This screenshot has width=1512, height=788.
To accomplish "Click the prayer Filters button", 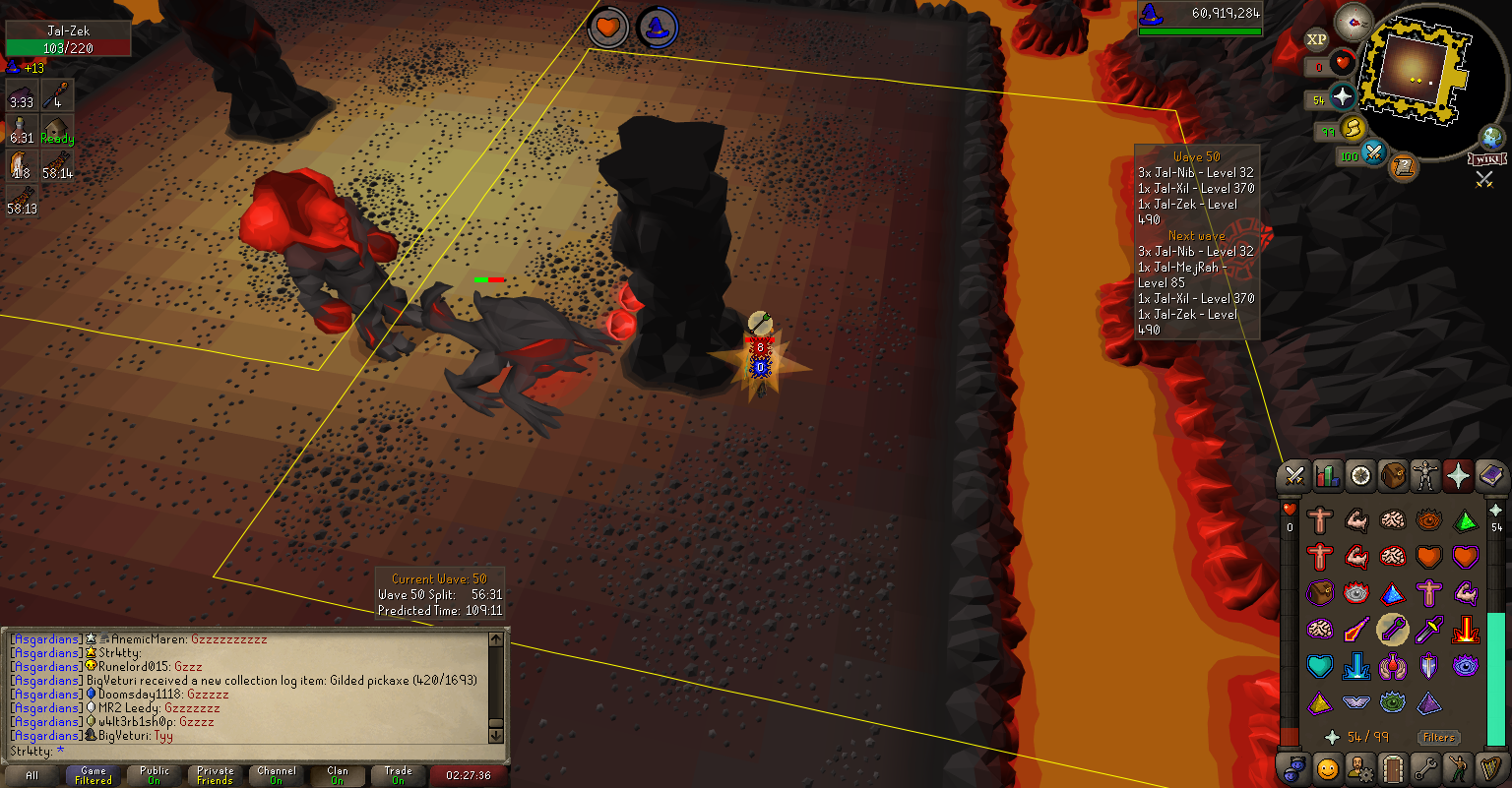I will (x=1438, y=737).
